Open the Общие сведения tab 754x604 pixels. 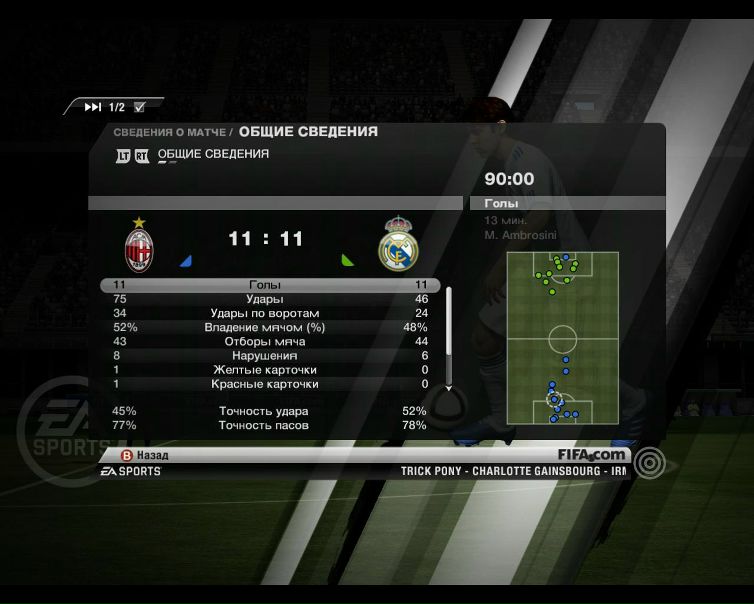pos(213,154)
